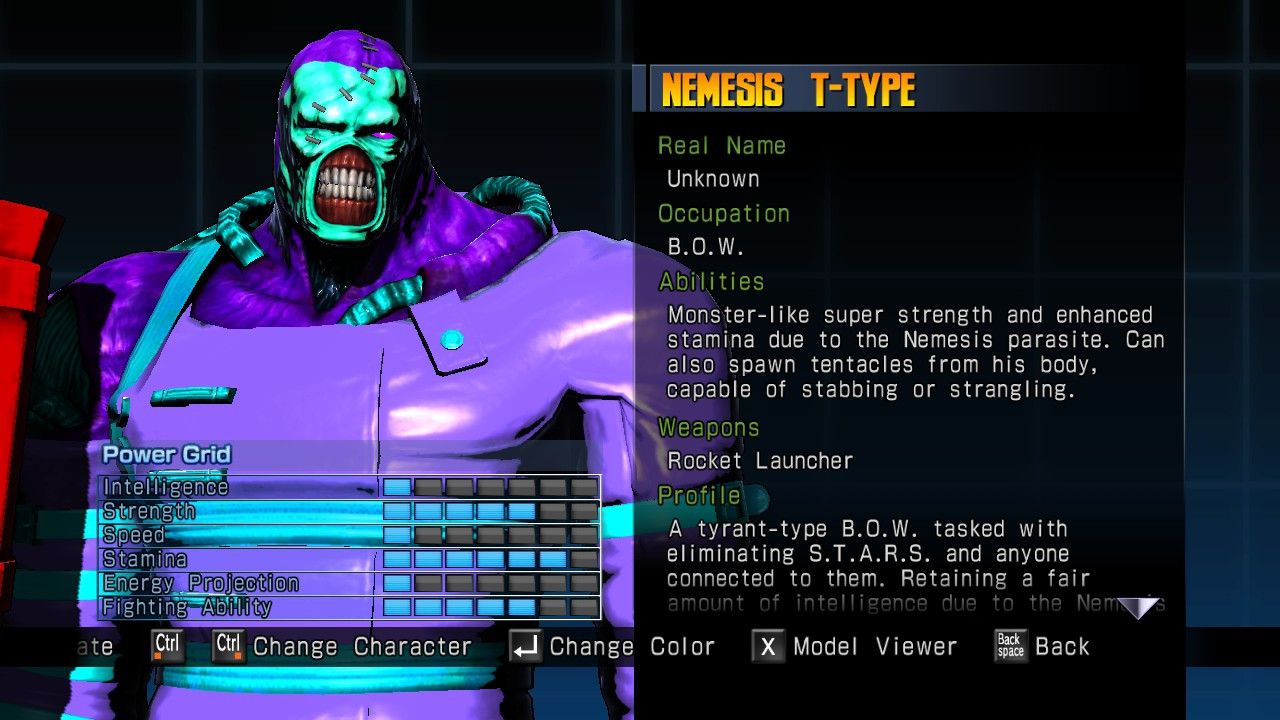This screenshot has height=720, width=1280.
Task: Select the Occupation section label
Action: [x=723, y=213]
